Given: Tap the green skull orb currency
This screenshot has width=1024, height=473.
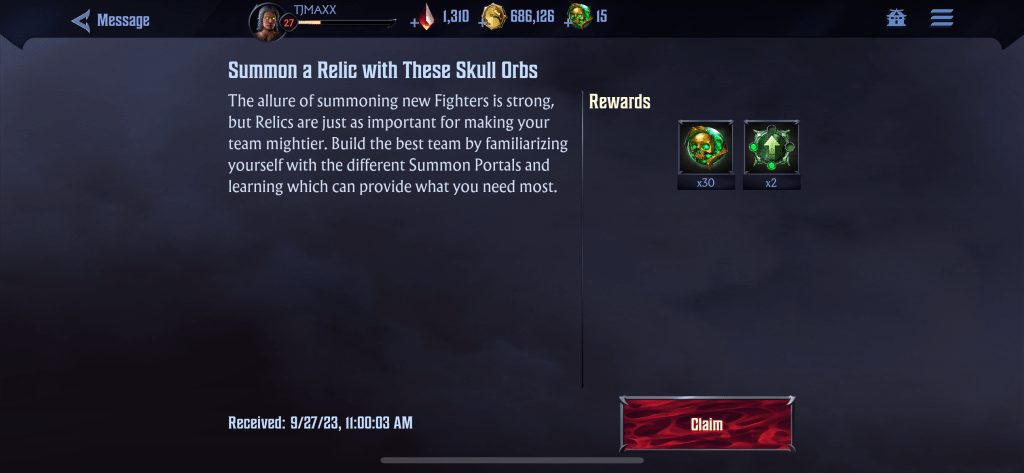Looking at the screenshot, I should [578, 17].
